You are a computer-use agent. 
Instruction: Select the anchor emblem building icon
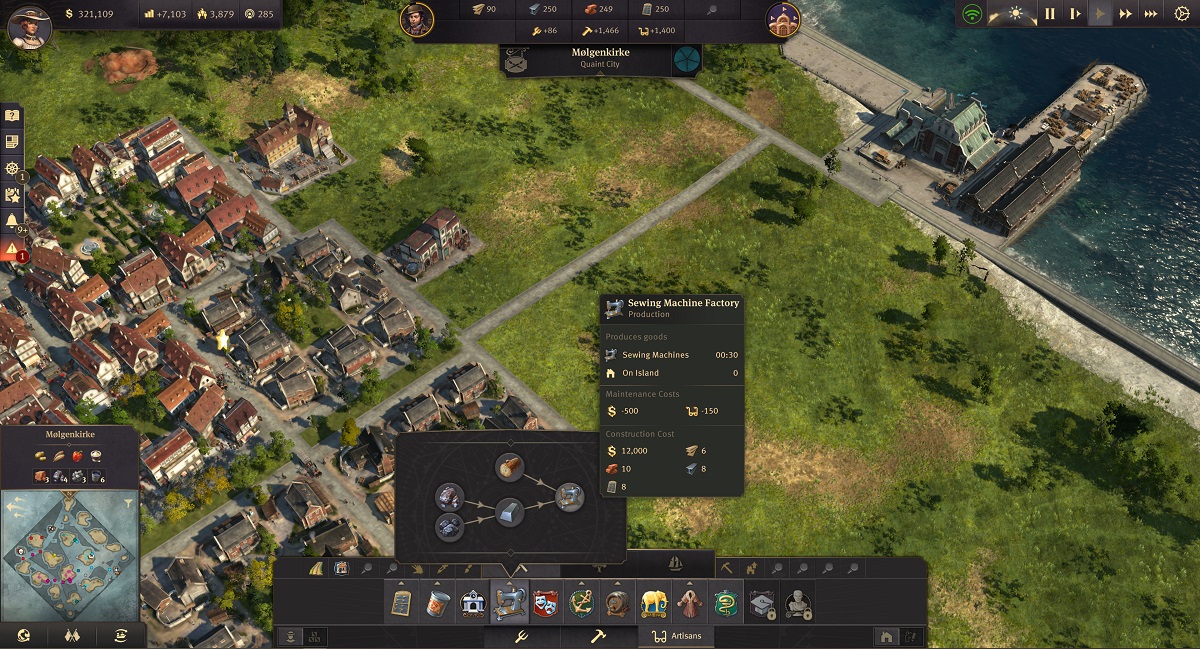(581, 603)
